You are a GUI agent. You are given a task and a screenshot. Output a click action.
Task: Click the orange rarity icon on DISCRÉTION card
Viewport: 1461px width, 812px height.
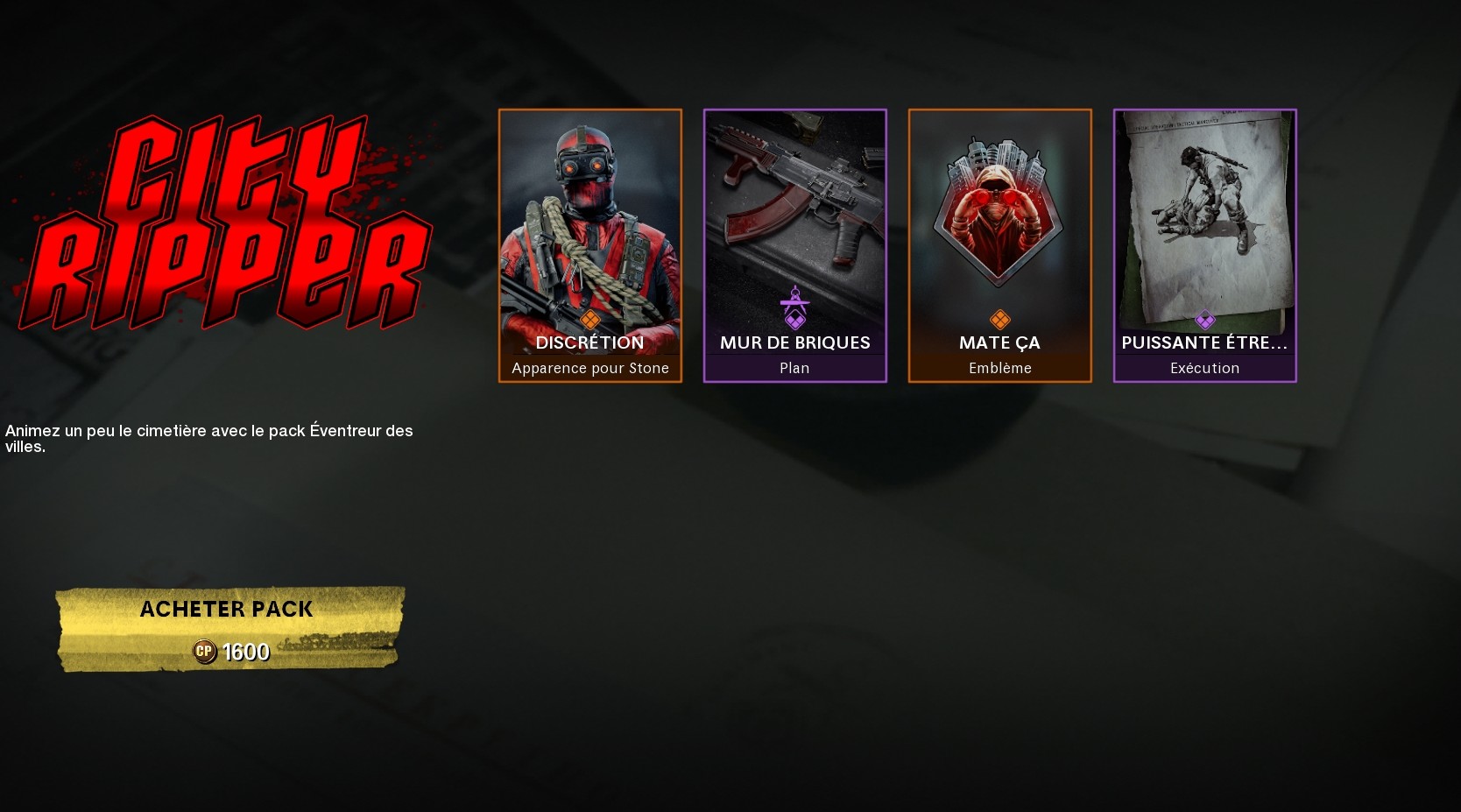click(590, 317)
